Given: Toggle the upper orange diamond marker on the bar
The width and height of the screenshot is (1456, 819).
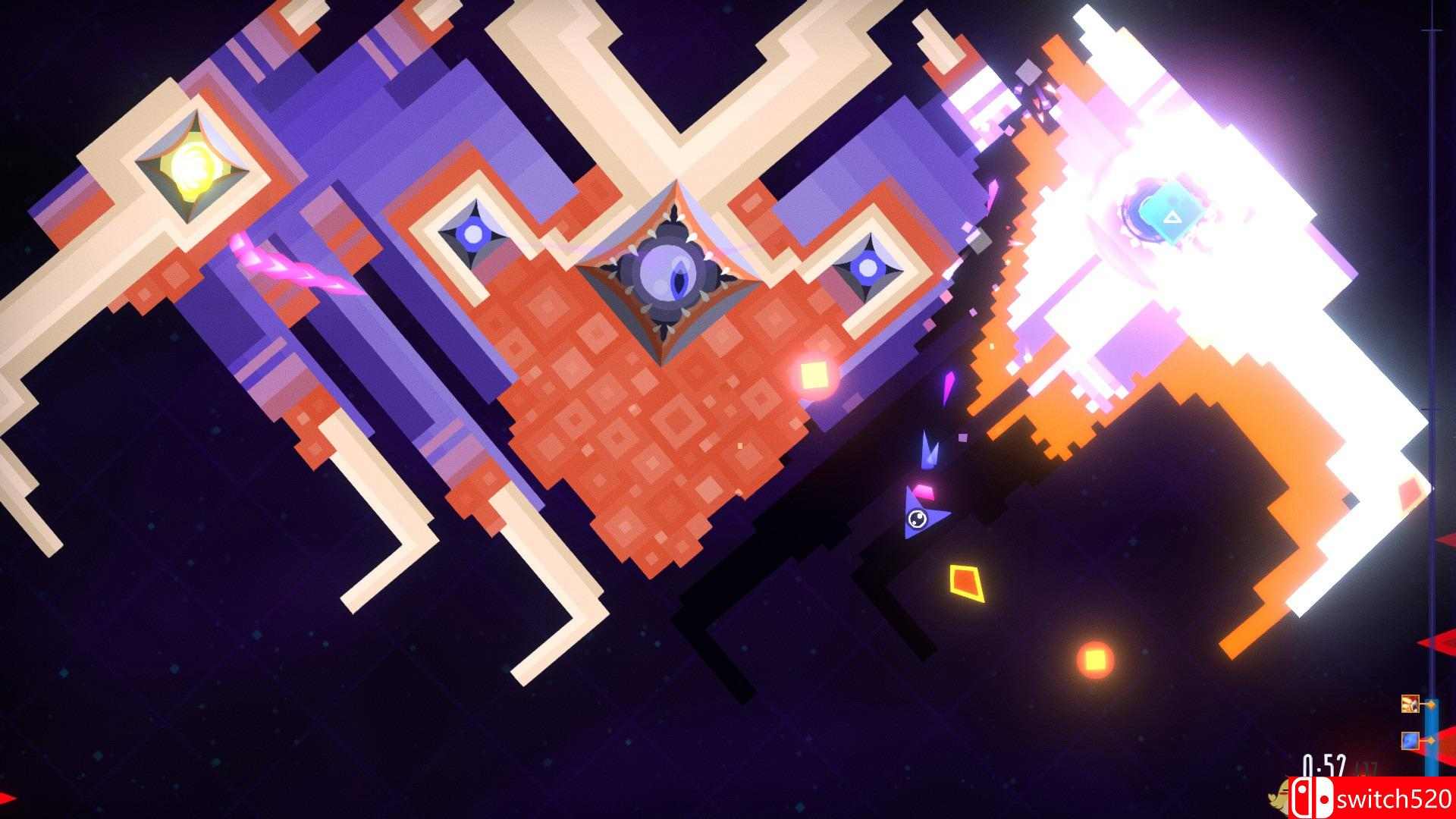Looking at the screenshot, I should click(1431, 704).
